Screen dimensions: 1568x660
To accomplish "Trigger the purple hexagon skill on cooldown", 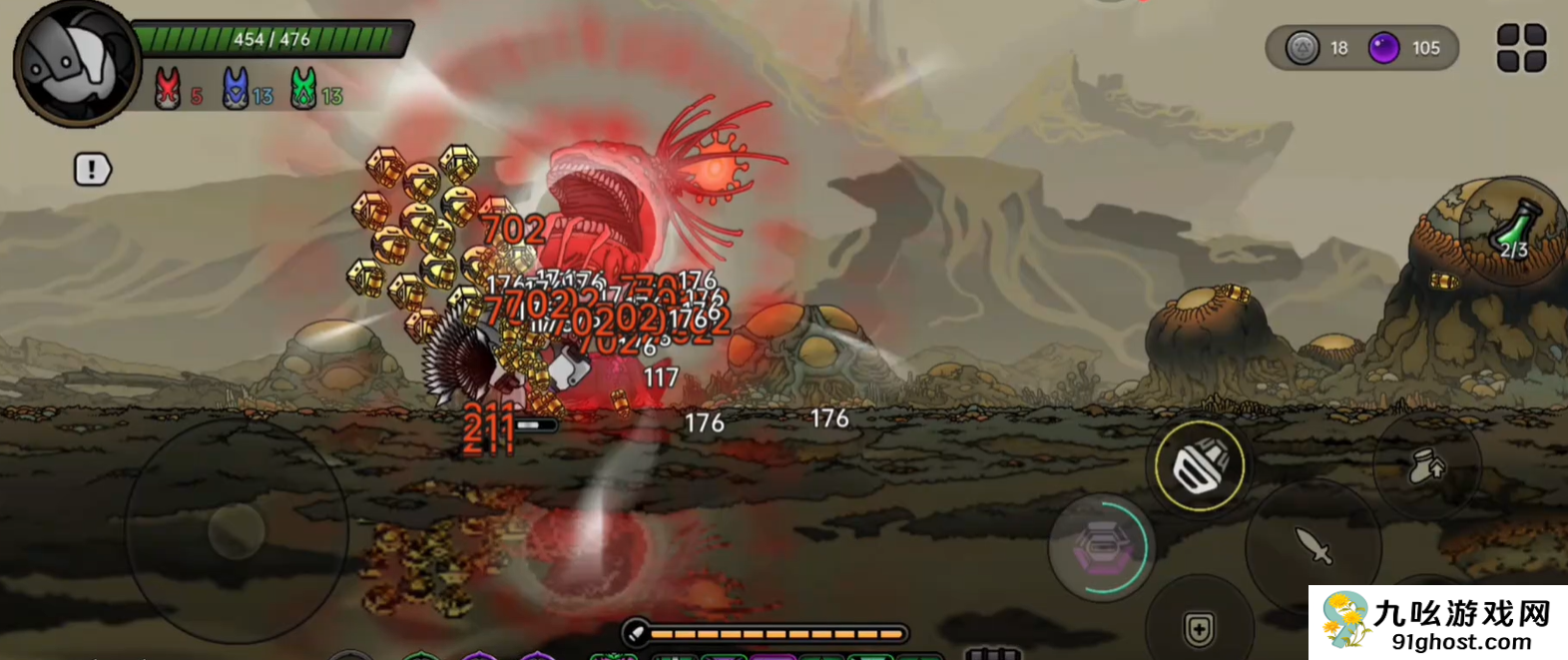I will 1100,545.
